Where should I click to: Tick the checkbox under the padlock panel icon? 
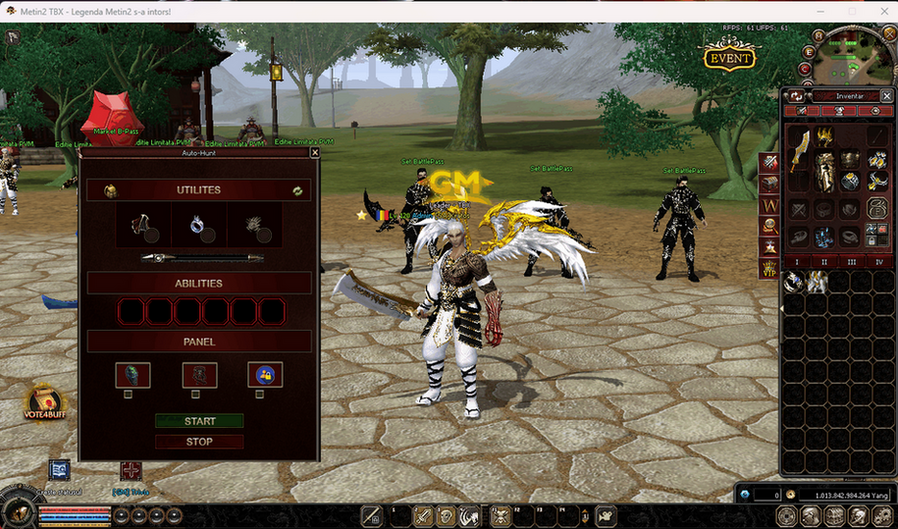[260, 394]
